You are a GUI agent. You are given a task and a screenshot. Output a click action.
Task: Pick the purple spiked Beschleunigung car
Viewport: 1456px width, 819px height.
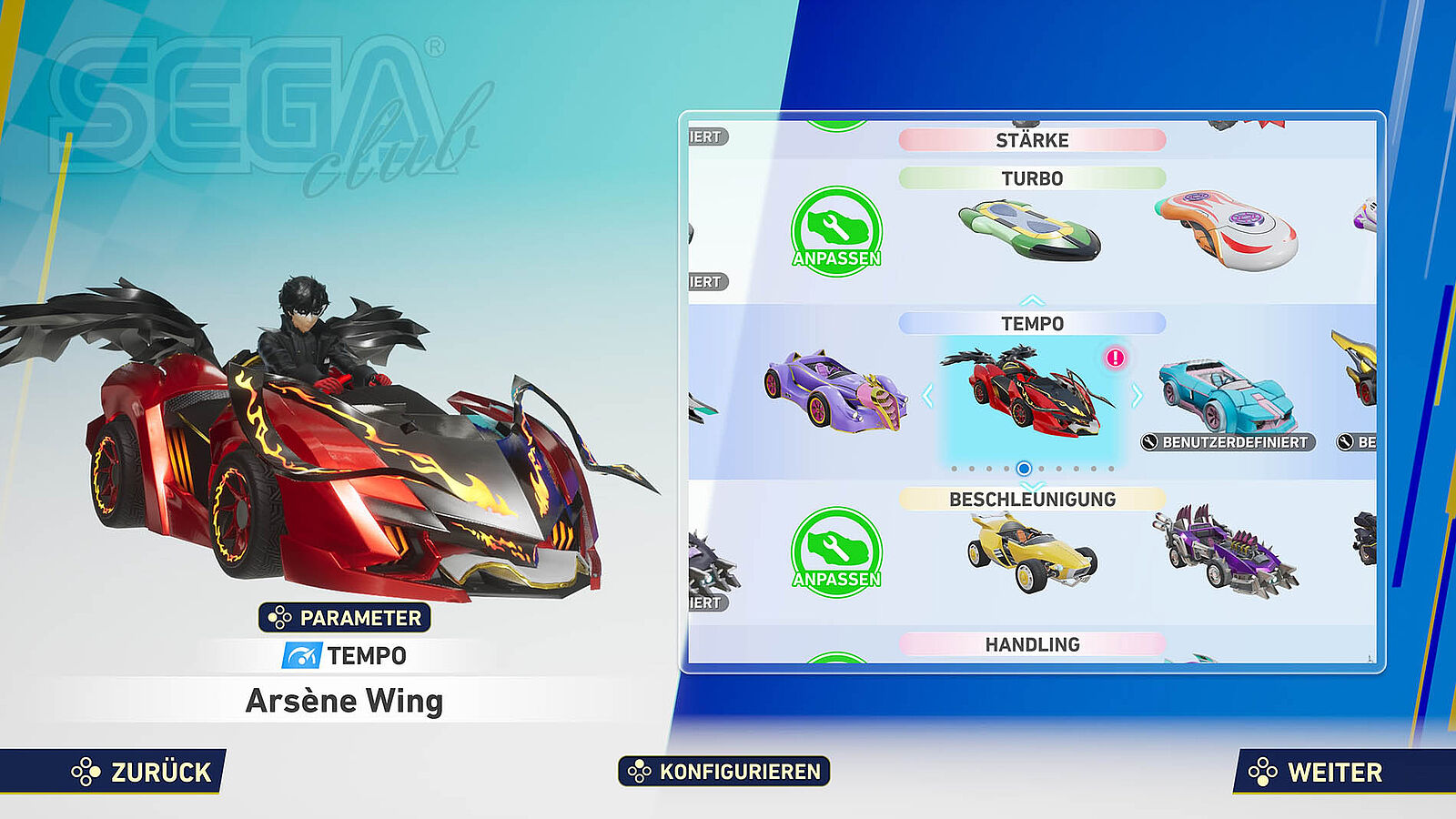click(1226, 551)
